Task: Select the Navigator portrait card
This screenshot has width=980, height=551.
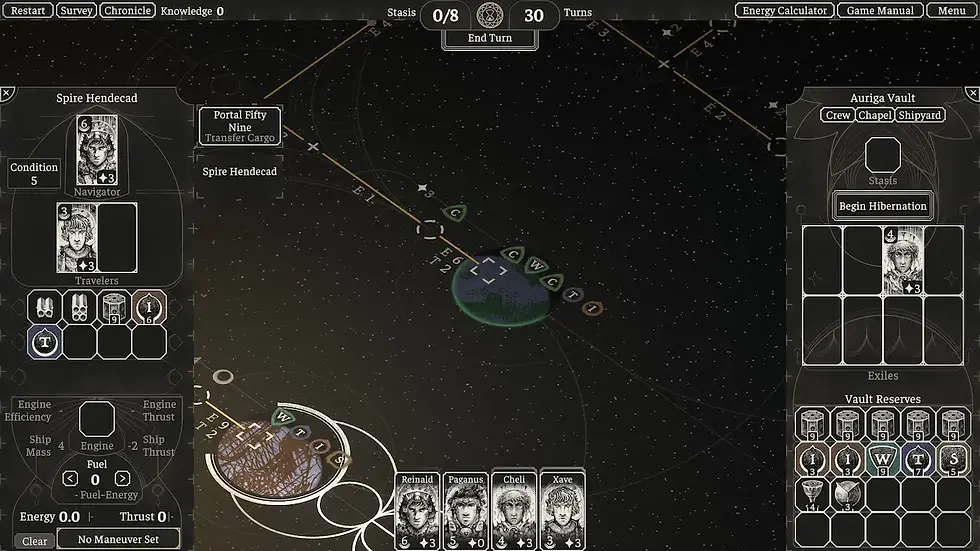Action: [x=97, y=150]
